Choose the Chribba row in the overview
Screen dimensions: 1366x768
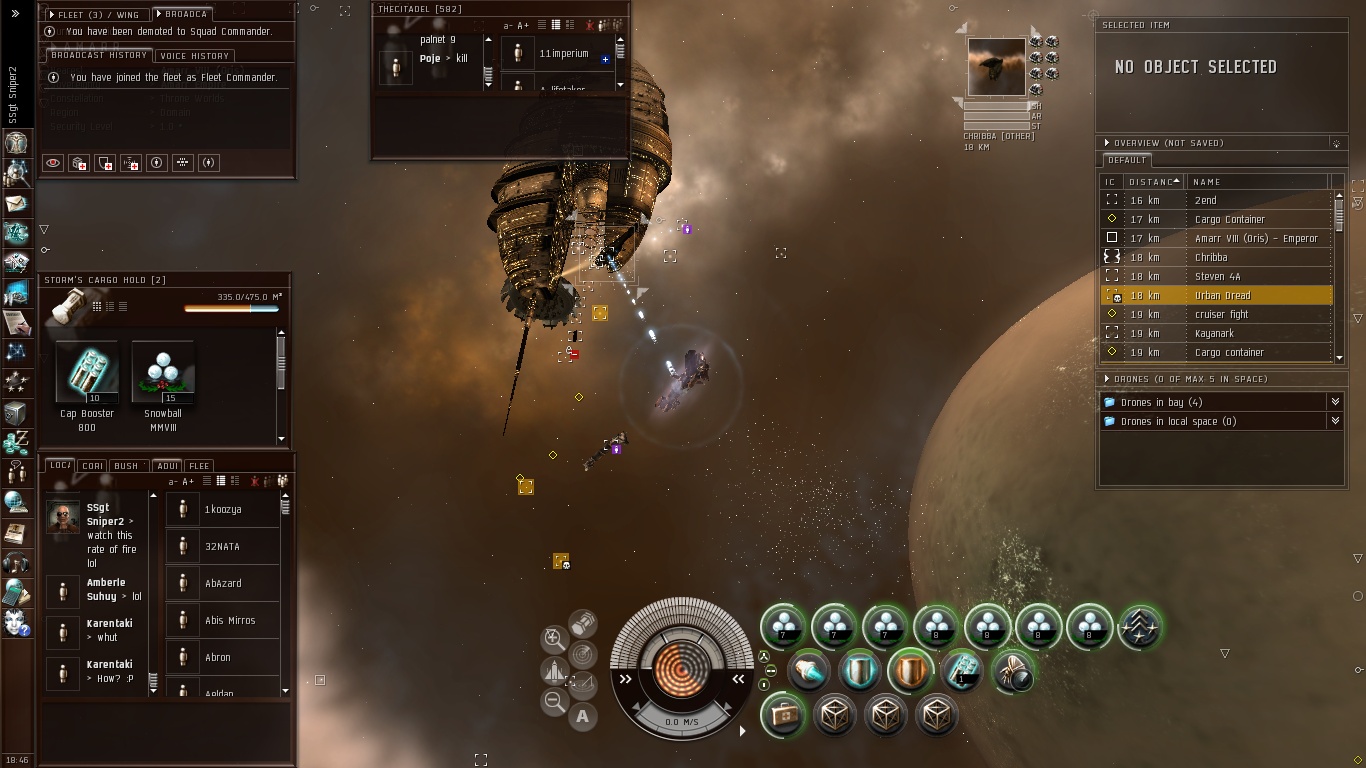[1211, 258]
